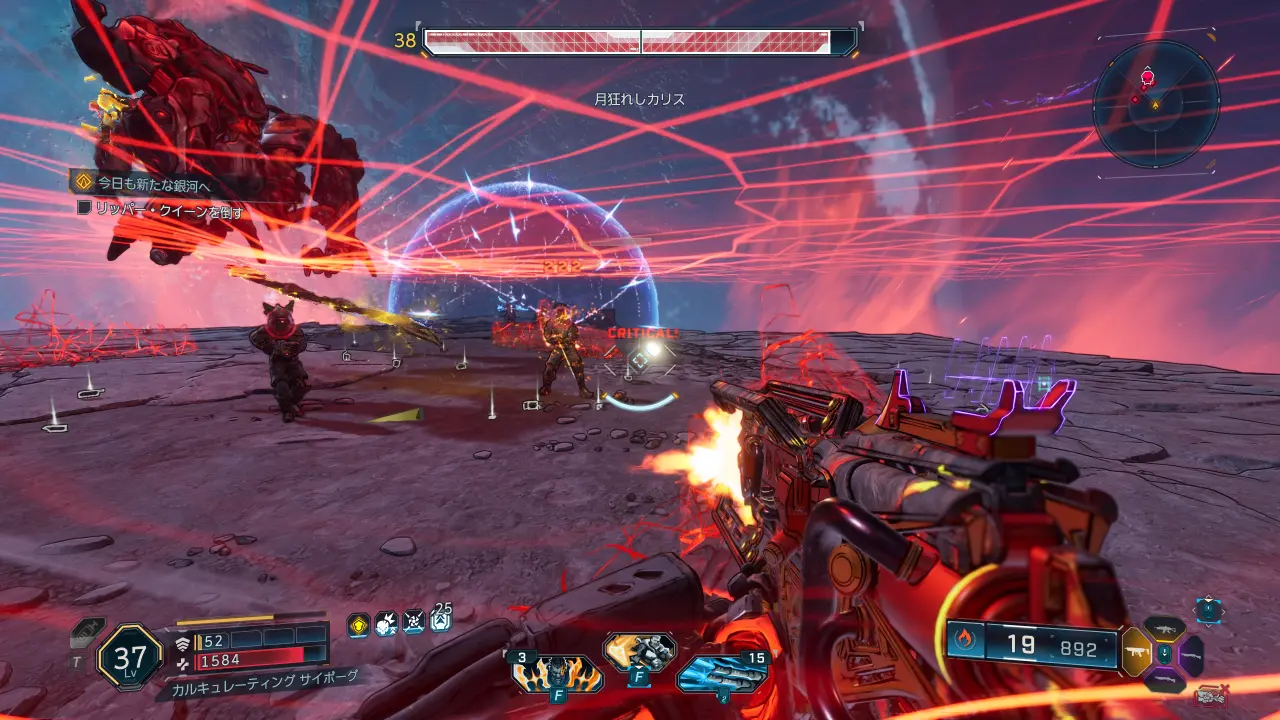Image resolution: width=1280 pixels, height=720 pixels.
Task: Inspect the yellow hexagon buff icon
Action: [358, 625]
